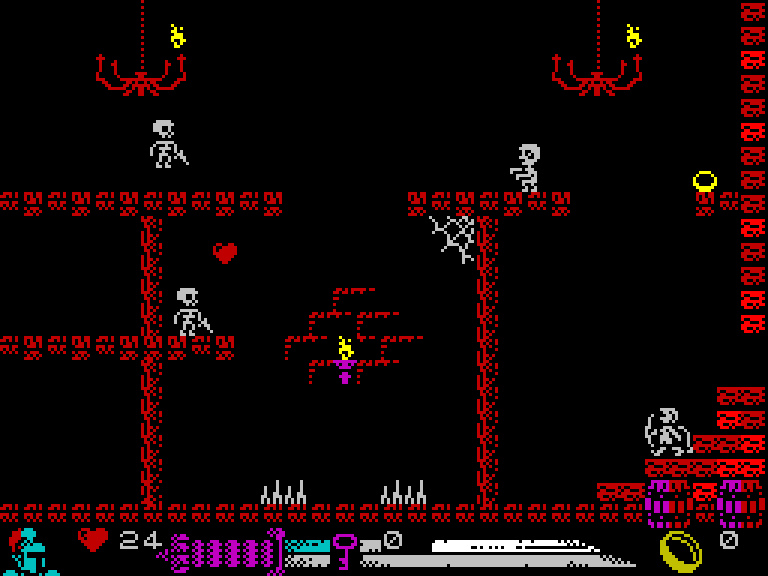Click the gold ring icon in the HUD
Screen dimensions: 768x576
[681, 551]
